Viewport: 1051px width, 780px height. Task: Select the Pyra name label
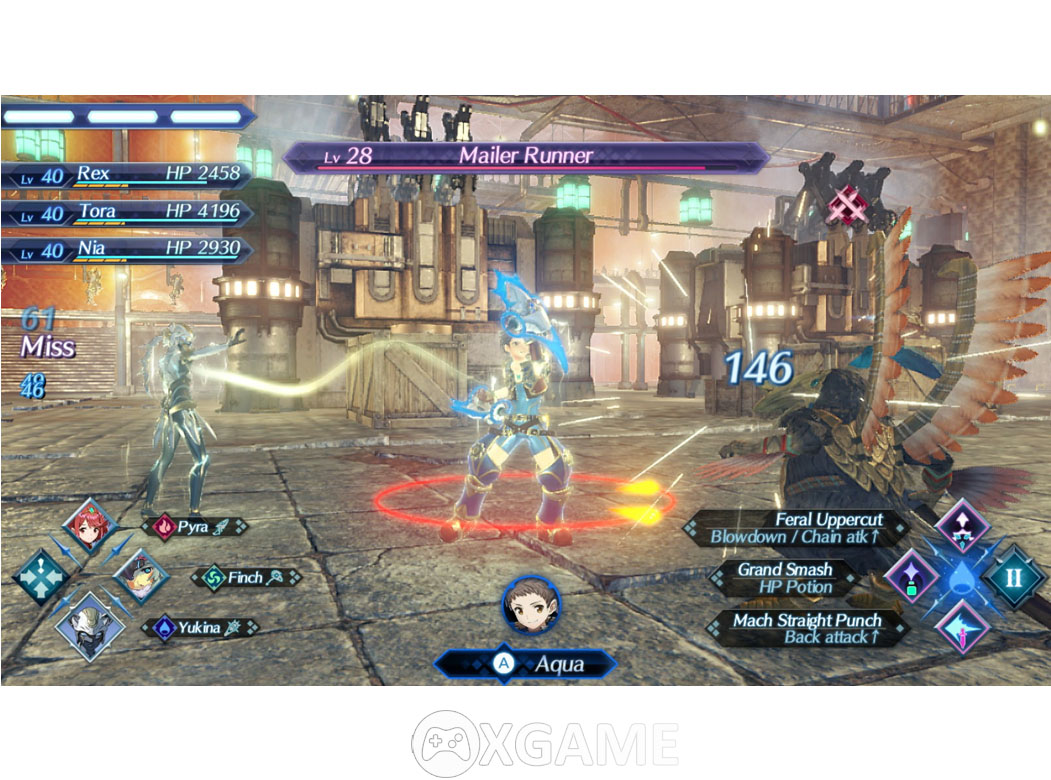(x=195, y=526)
